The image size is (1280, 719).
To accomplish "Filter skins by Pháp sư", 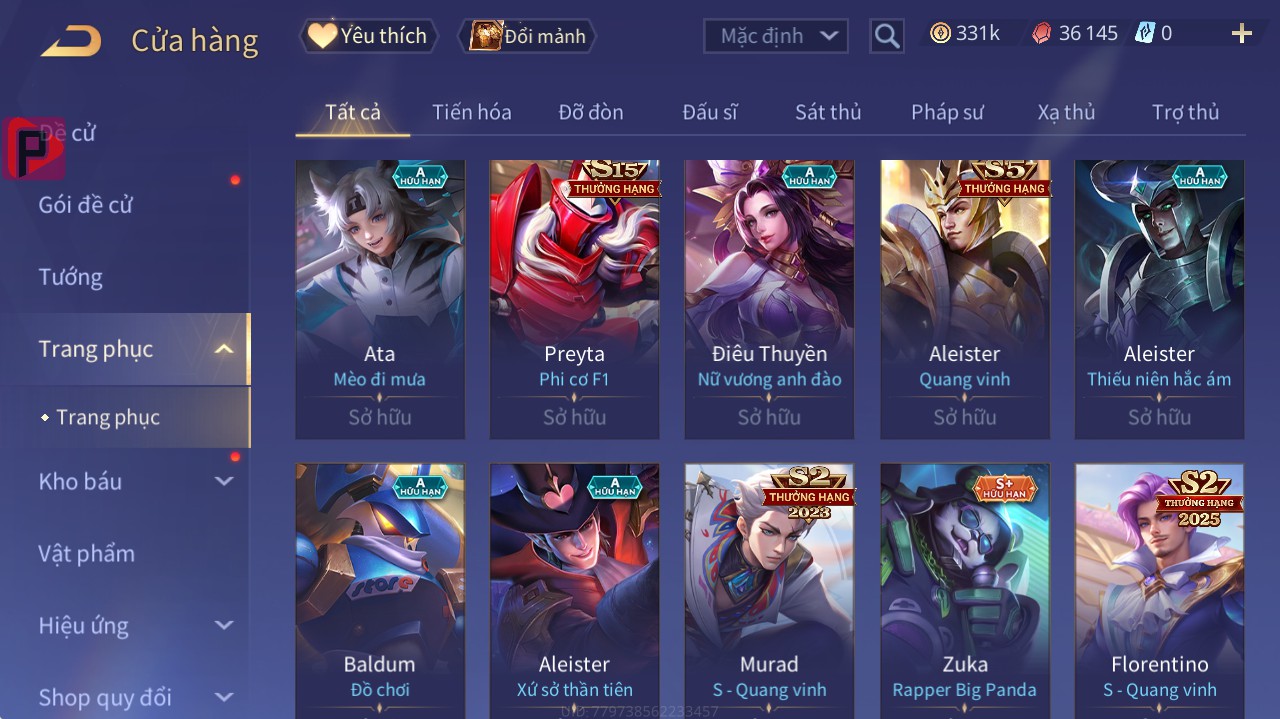I will [x=947, y=112].
